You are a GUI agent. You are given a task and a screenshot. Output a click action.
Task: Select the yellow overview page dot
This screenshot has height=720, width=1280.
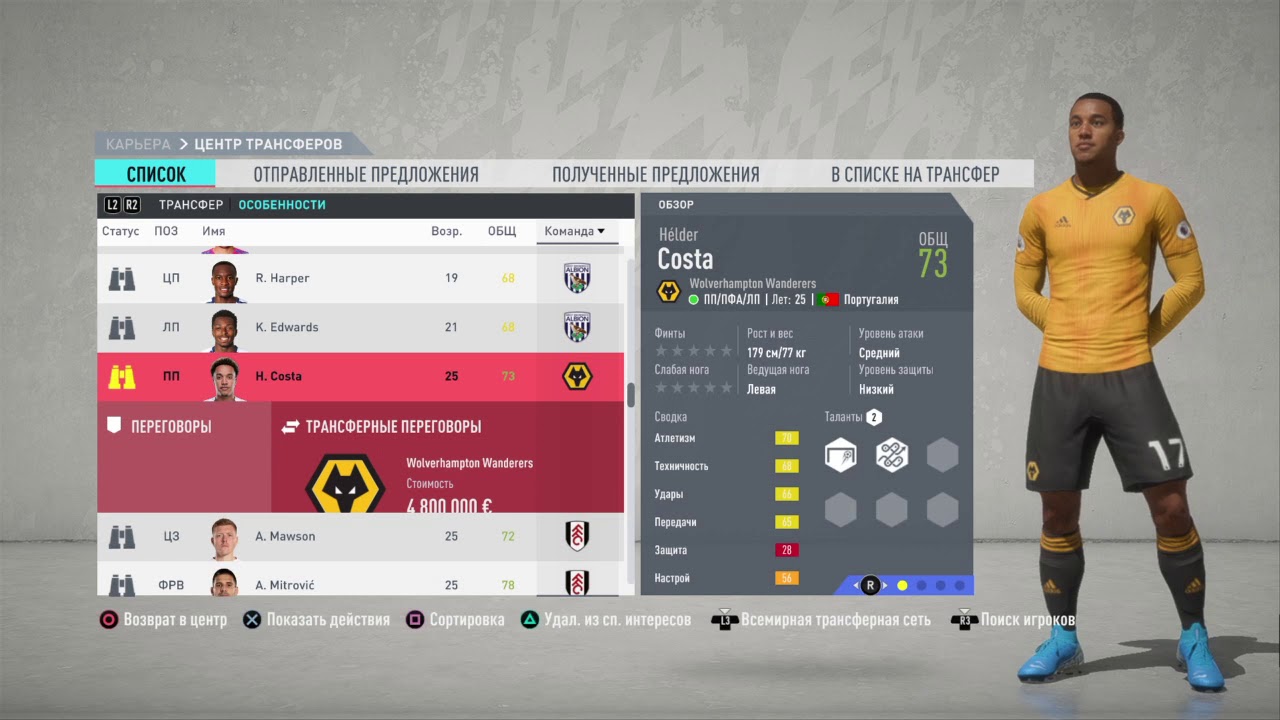pyautogui.click(x=902, y=585)
